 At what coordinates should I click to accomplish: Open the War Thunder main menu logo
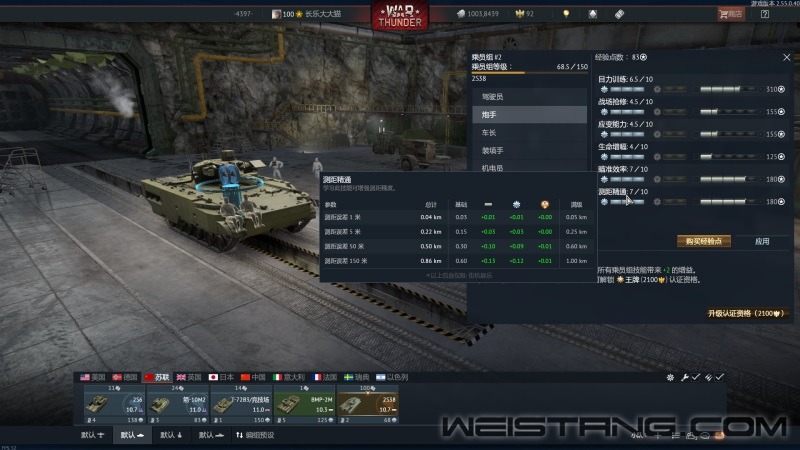click(x=399, y=16)
